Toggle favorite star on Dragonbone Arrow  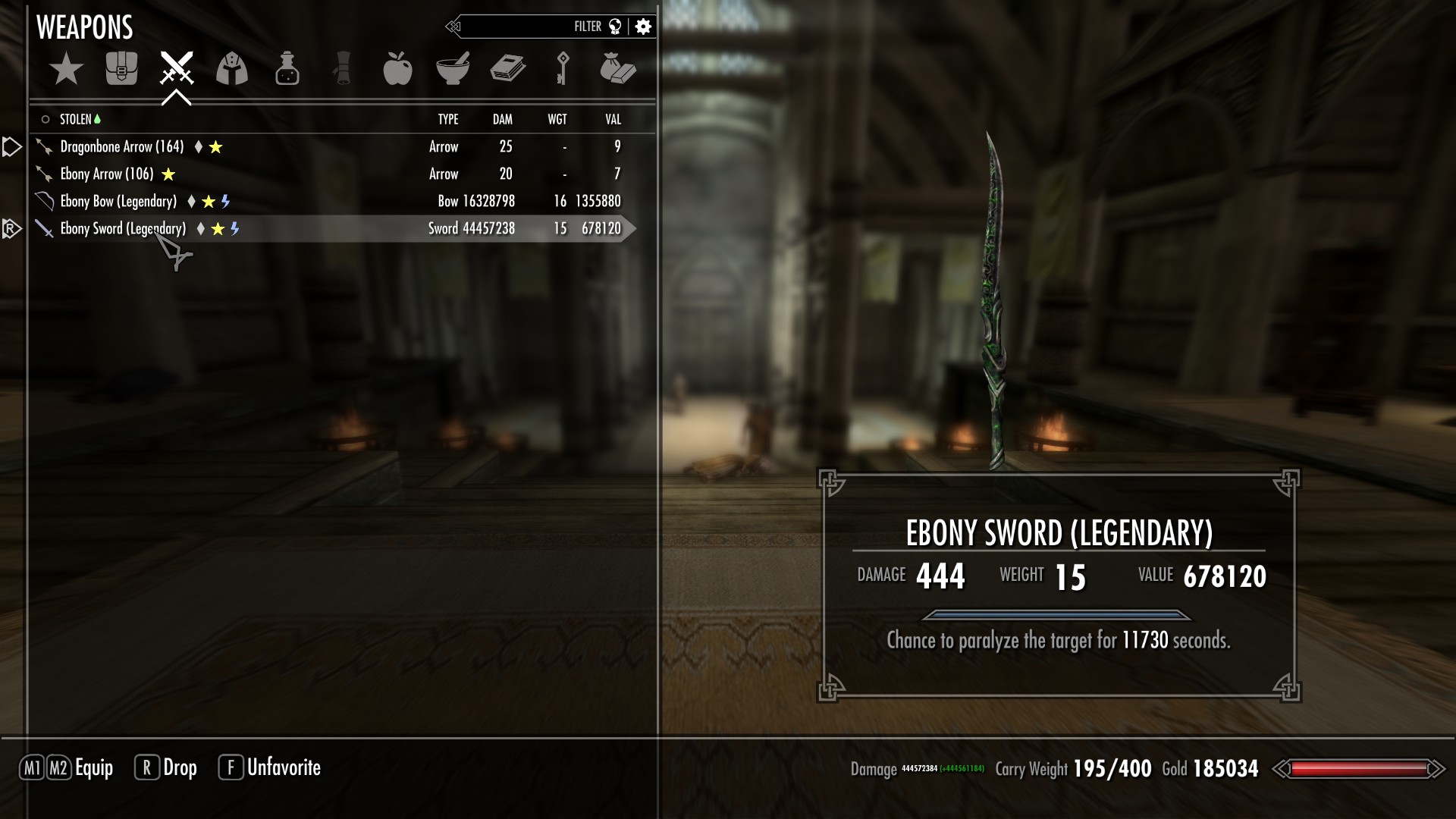point(215,146)
